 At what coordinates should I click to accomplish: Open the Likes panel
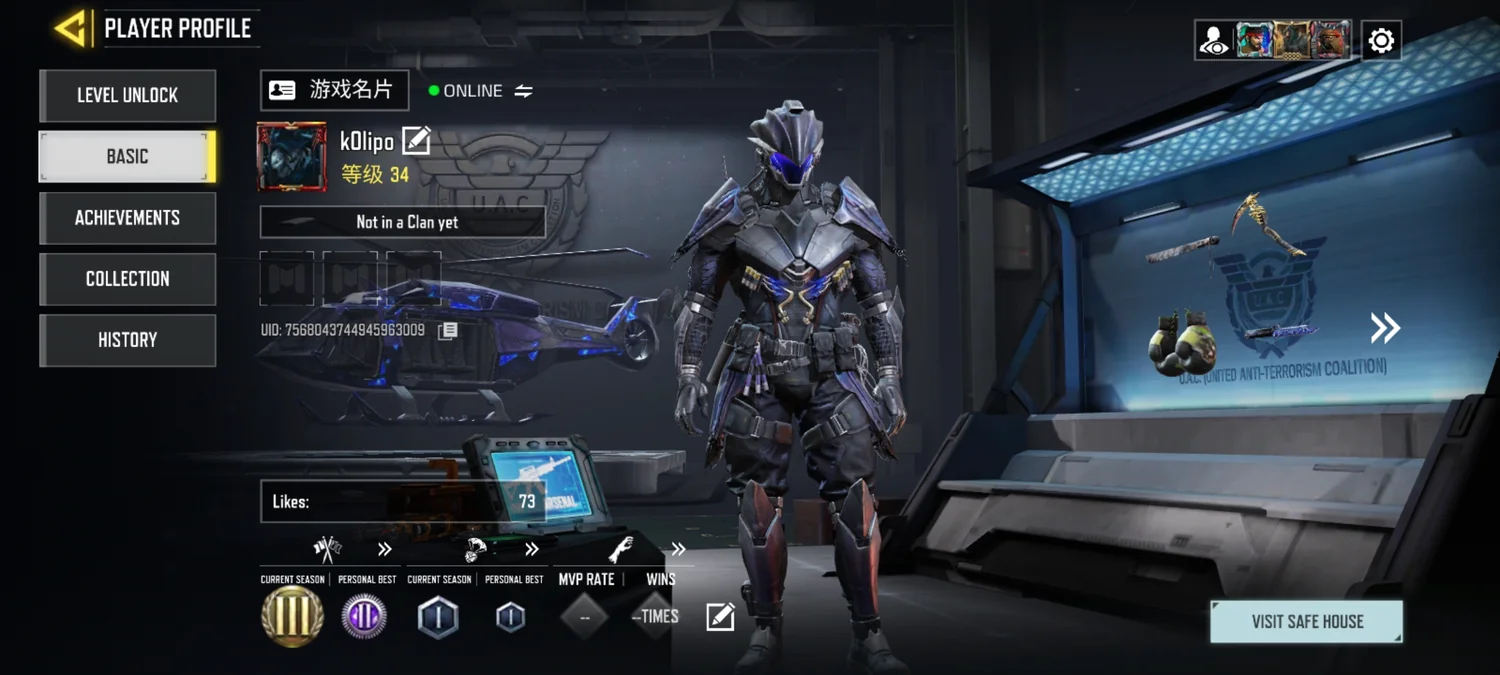point(402,501)
